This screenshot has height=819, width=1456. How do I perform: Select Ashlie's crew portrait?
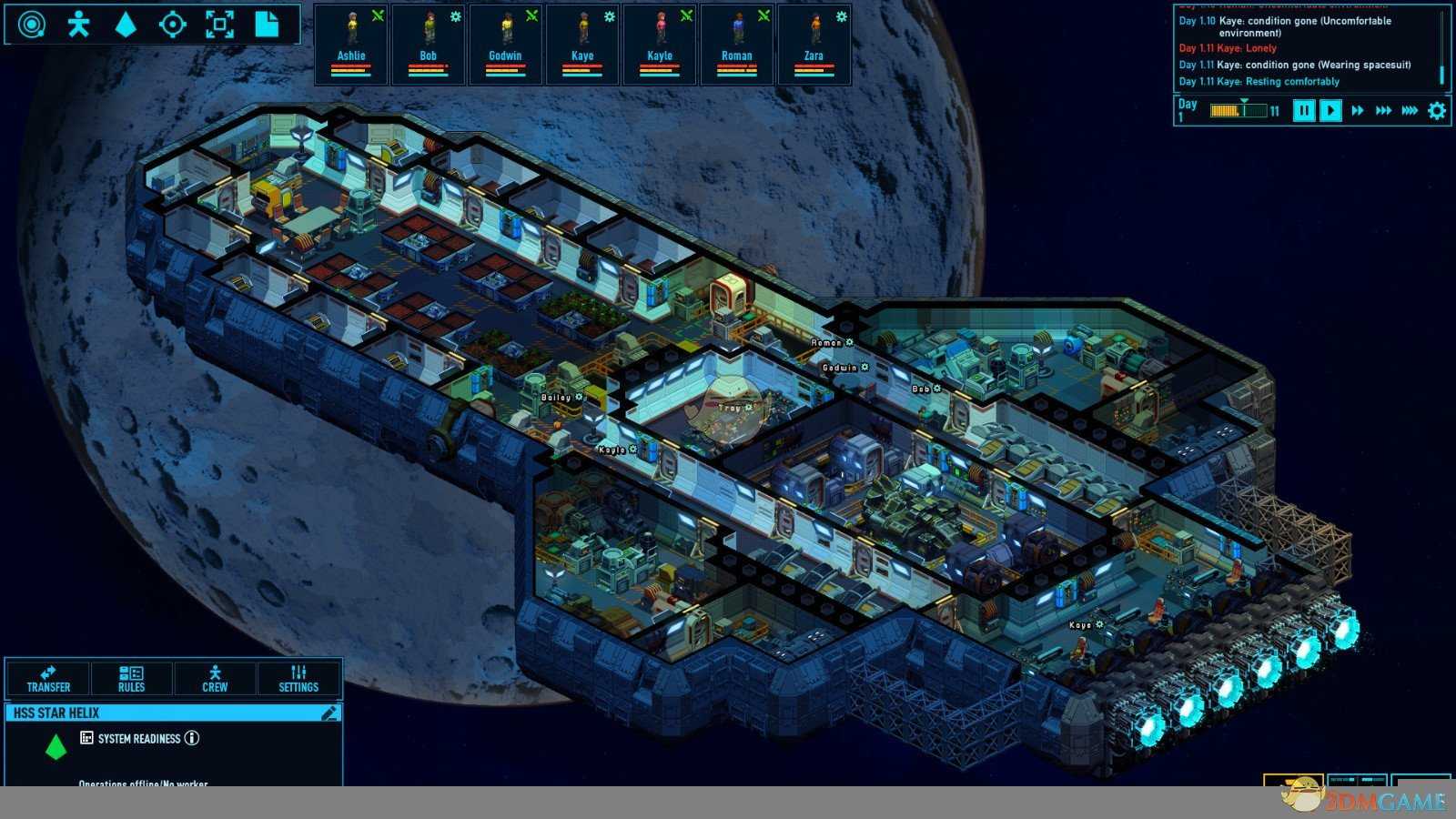pos(351,45)
